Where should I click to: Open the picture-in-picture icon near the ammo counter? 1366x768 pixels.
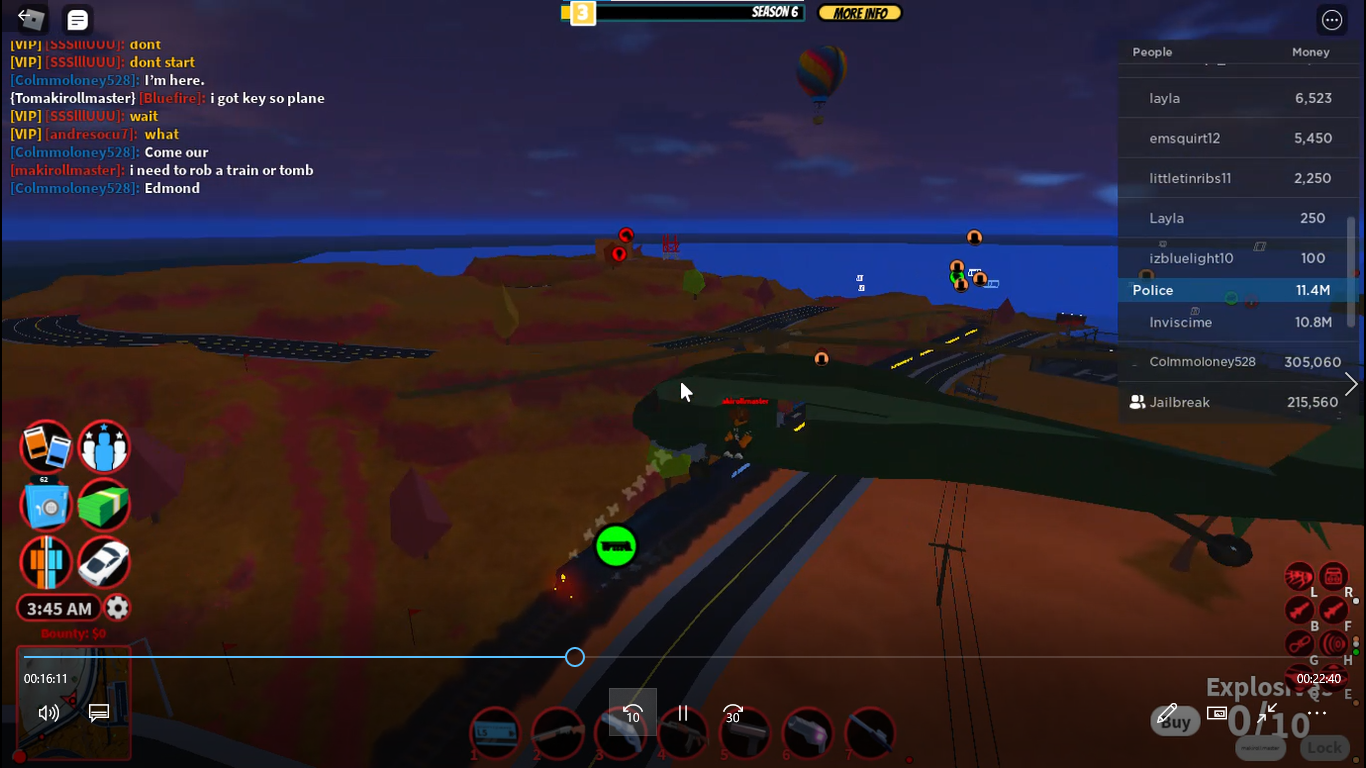tap(1217, 713)
